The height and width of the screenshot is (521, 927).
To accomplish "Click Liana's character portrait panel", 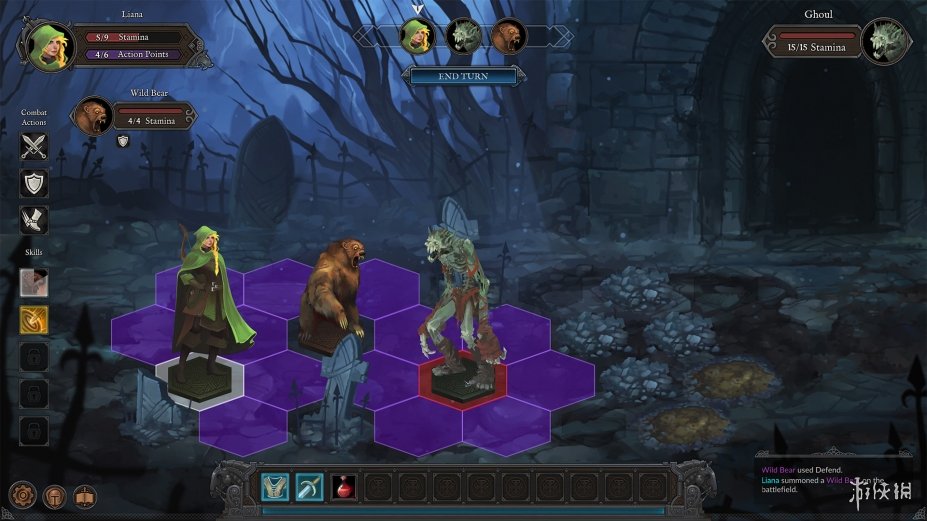I will (46, 44).
